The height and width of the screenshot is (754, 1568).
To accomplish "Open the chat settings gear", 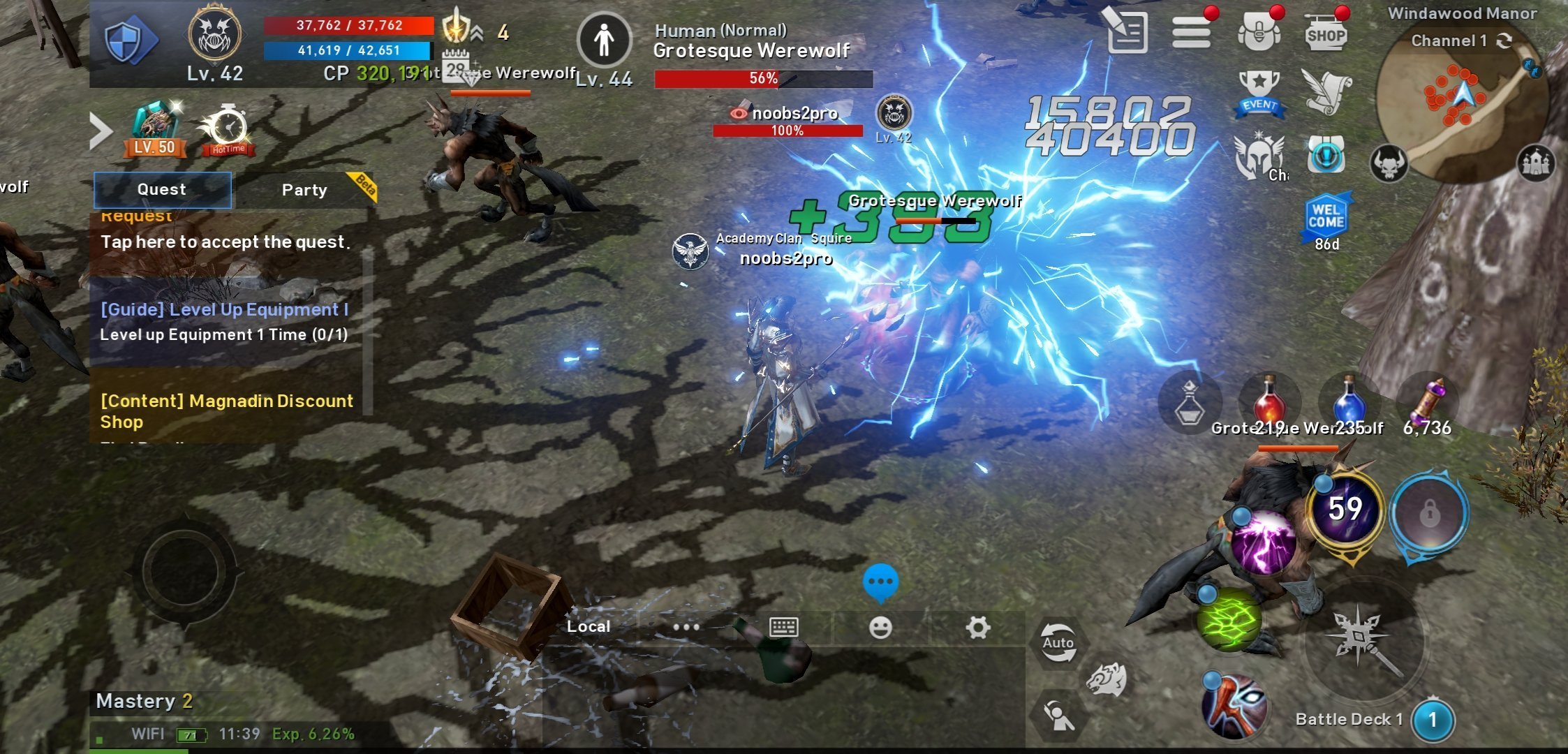I will [977, 628].
